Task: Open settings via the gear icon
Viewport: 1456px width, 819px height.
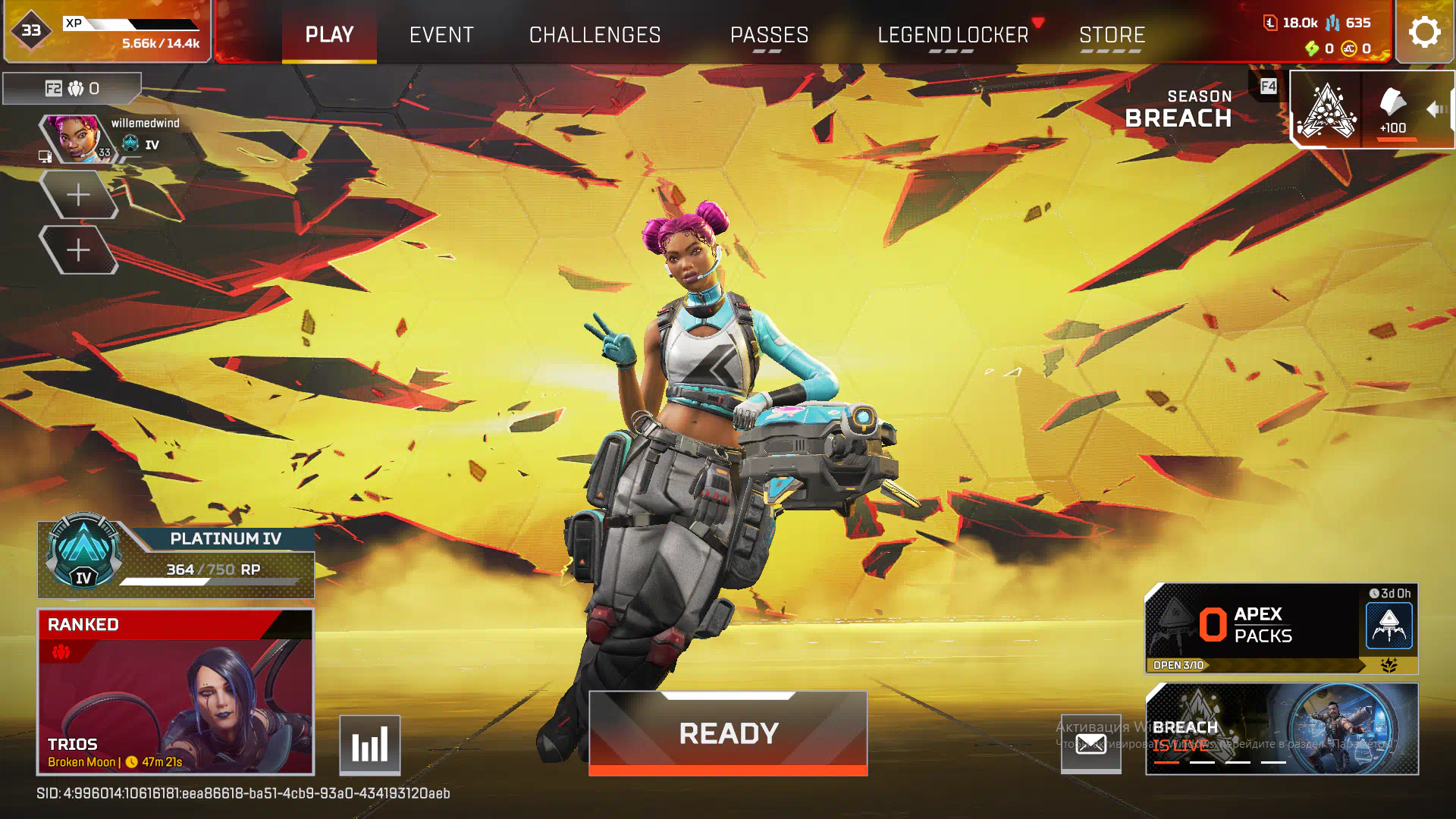Action: tap(1424, 32)
